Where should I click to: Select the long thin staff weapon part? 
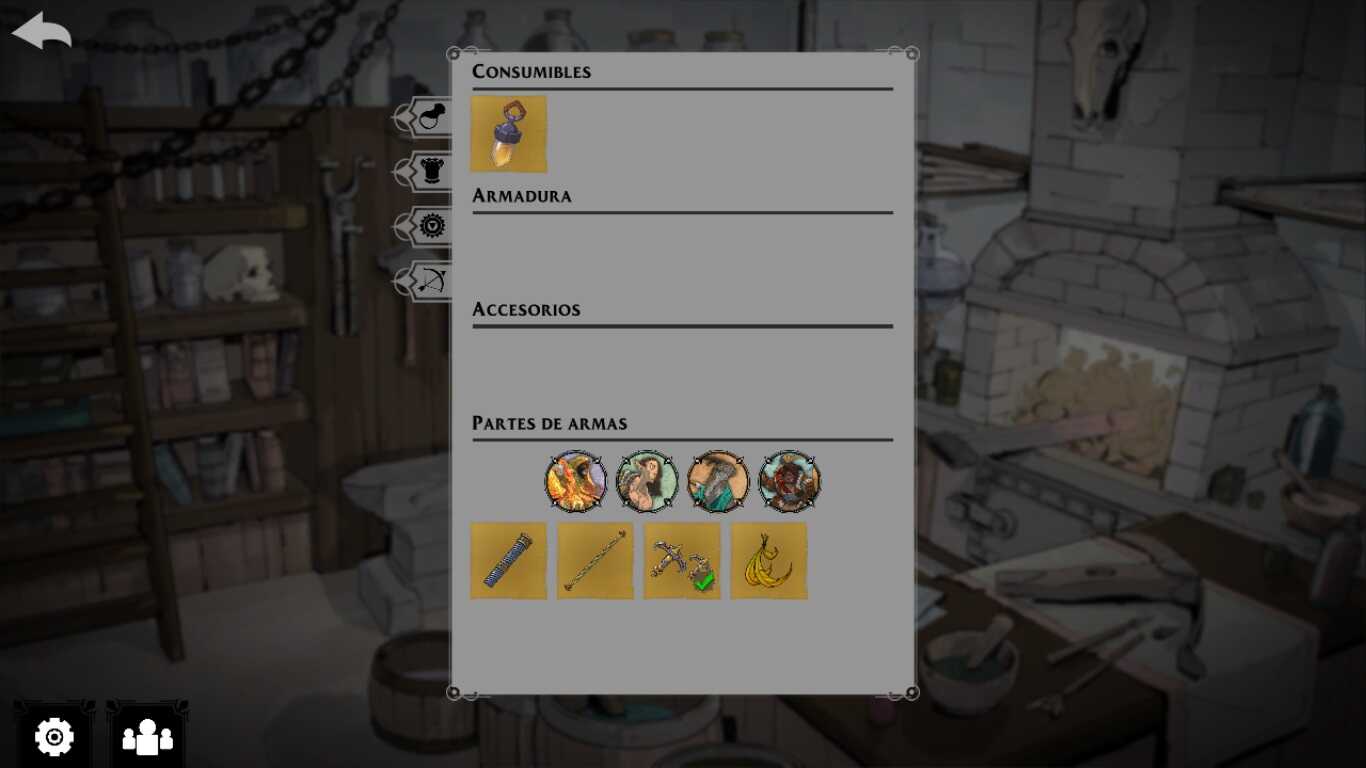595,561
